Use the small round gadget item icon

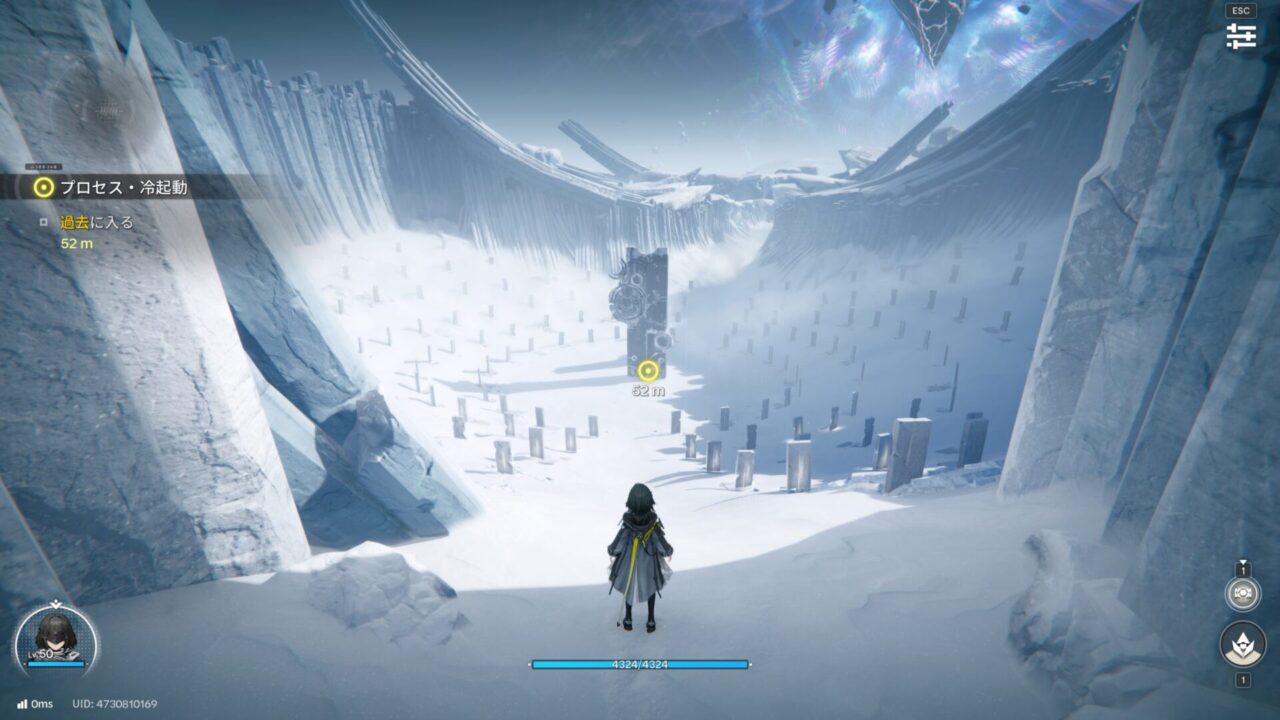point(1243,594)
